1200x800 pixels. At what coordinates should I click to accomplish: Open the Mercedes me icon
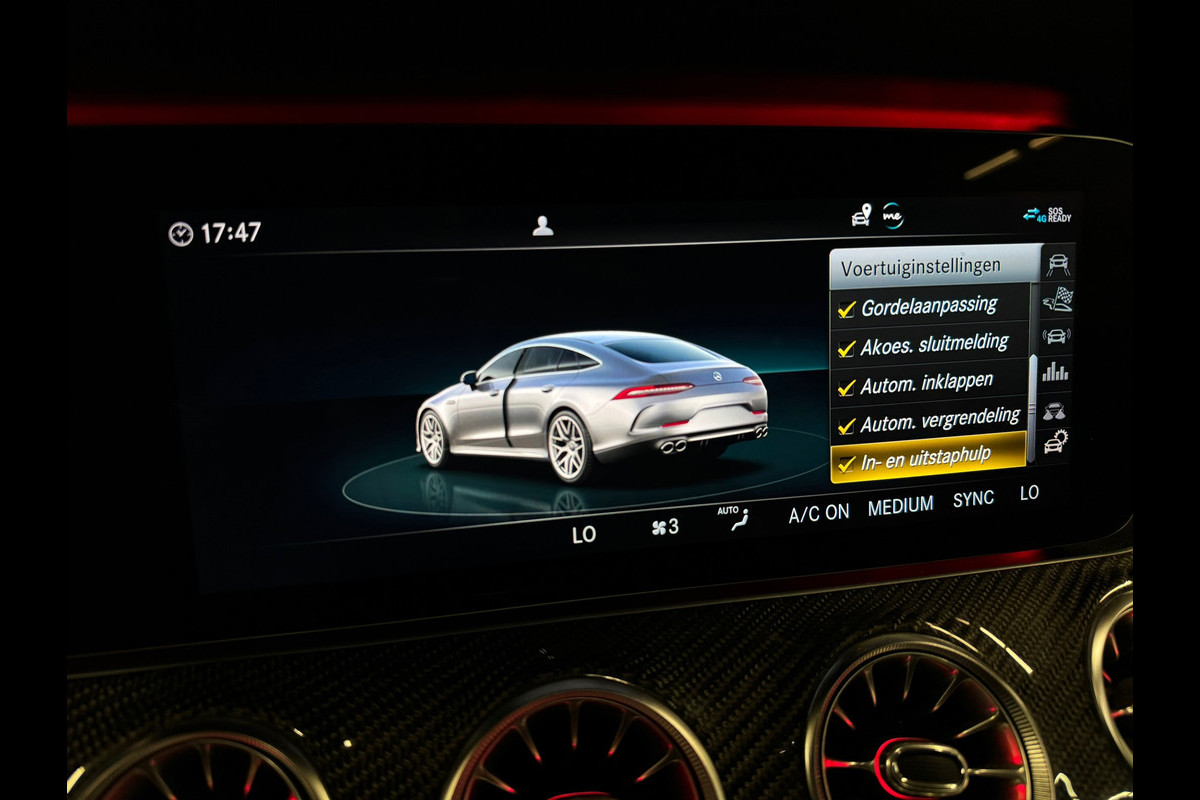892,215
